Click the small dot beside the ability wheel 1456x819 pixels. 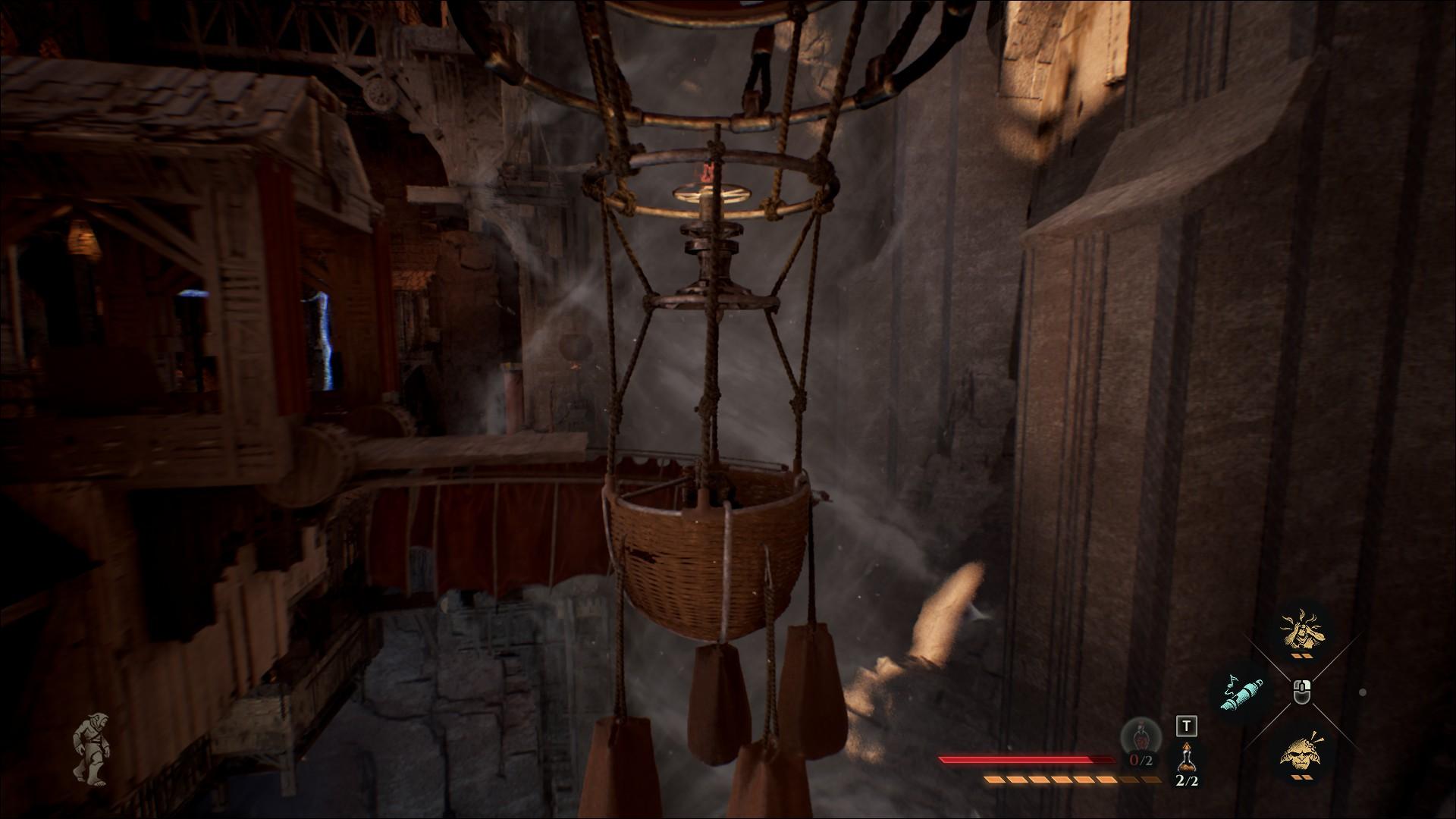(x=1362, y=693)
